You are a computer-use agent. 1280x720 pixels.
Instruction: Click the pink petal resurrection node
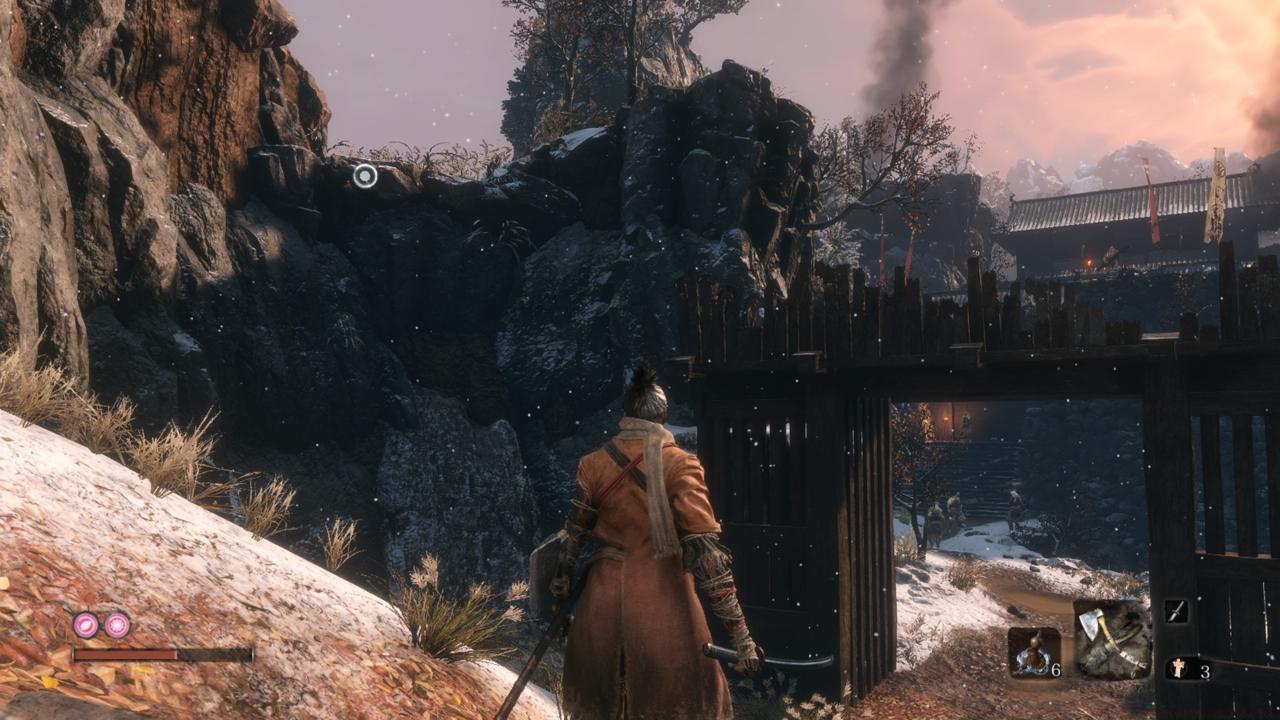(x=86, y=625)
